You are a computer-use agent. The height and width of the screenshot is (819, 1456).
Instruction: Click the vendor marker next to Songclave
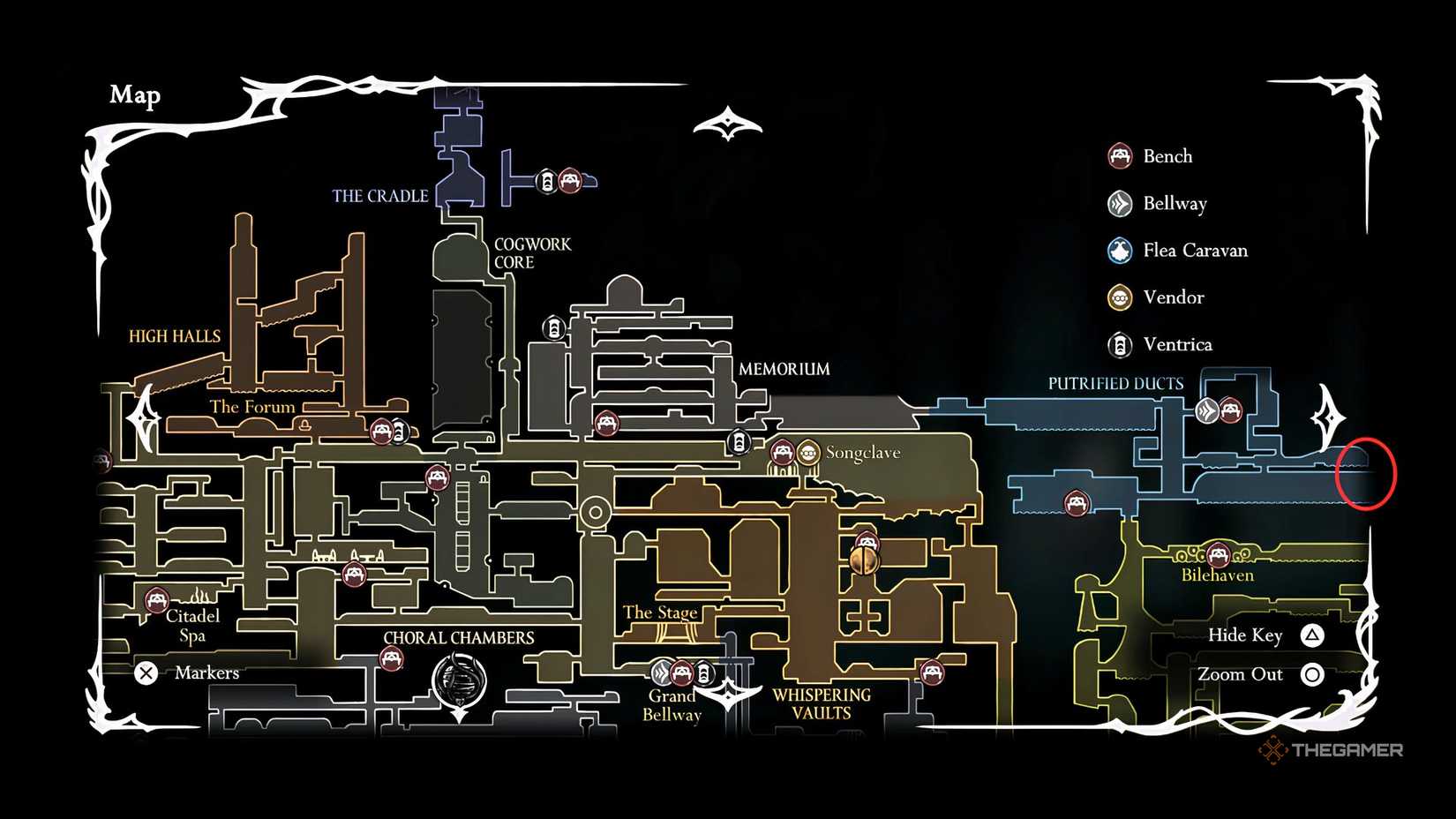(x=807, y=452)
